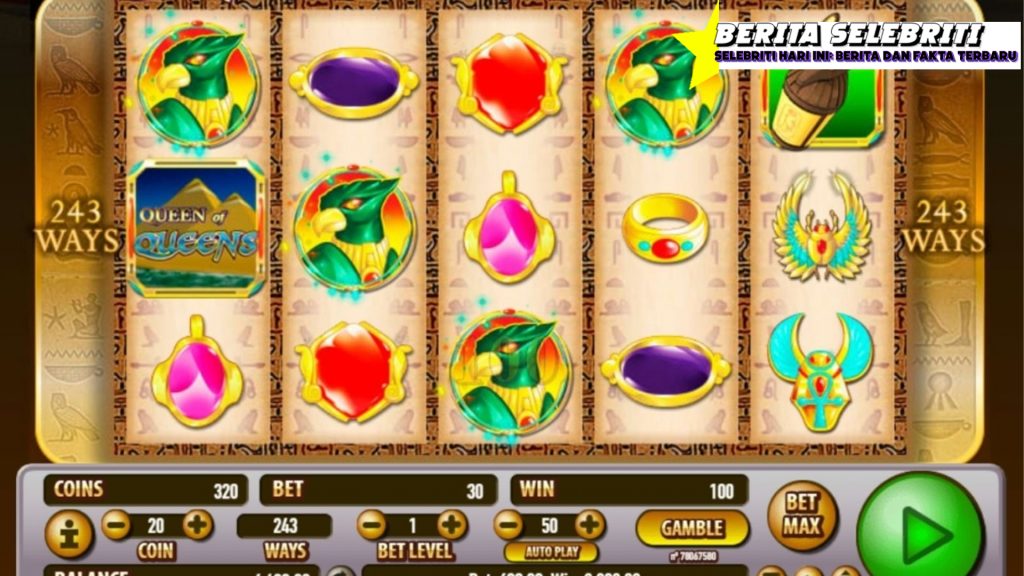Open the info paytable button
This screenshot has width=1024, height=576.
pos(69,534)
